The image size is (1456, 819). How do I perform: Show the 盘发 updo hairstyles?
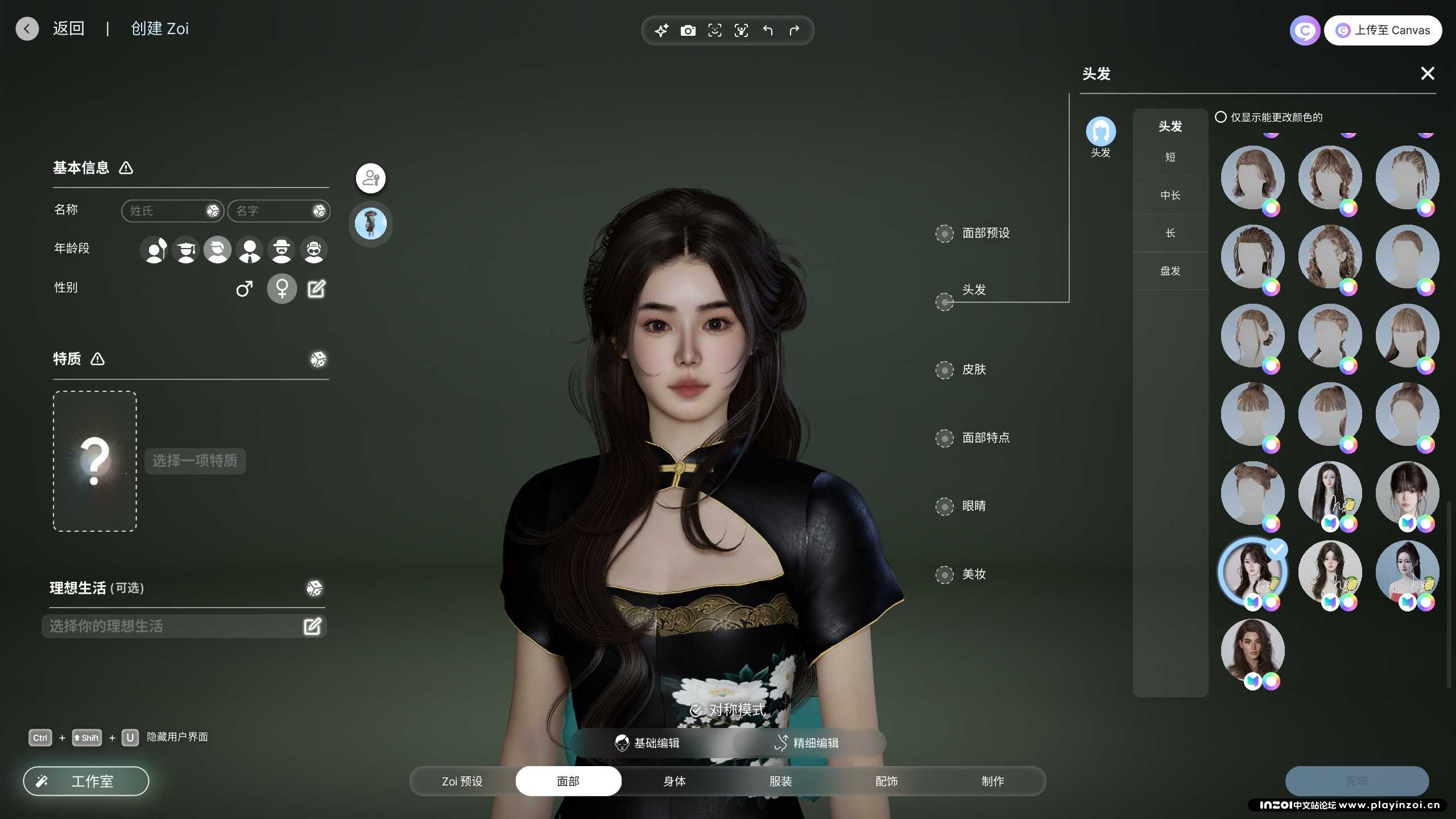point(1170,271)
